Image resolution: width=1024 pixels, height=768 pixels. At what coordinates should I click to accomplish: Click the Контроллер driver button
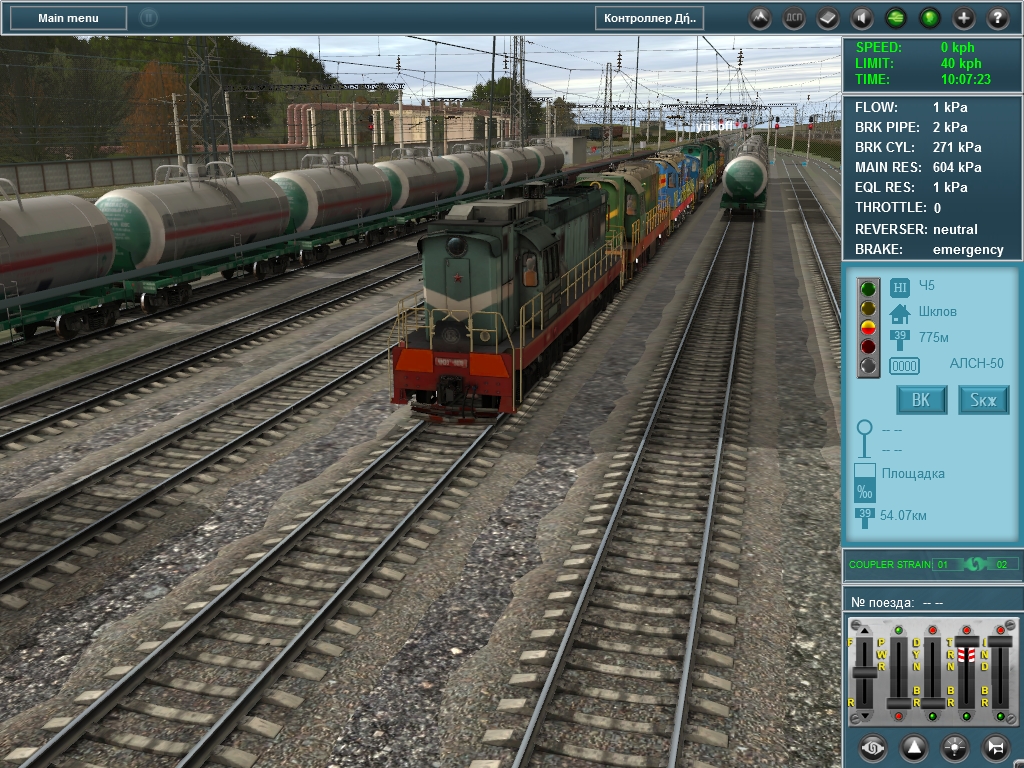point(649,18)
